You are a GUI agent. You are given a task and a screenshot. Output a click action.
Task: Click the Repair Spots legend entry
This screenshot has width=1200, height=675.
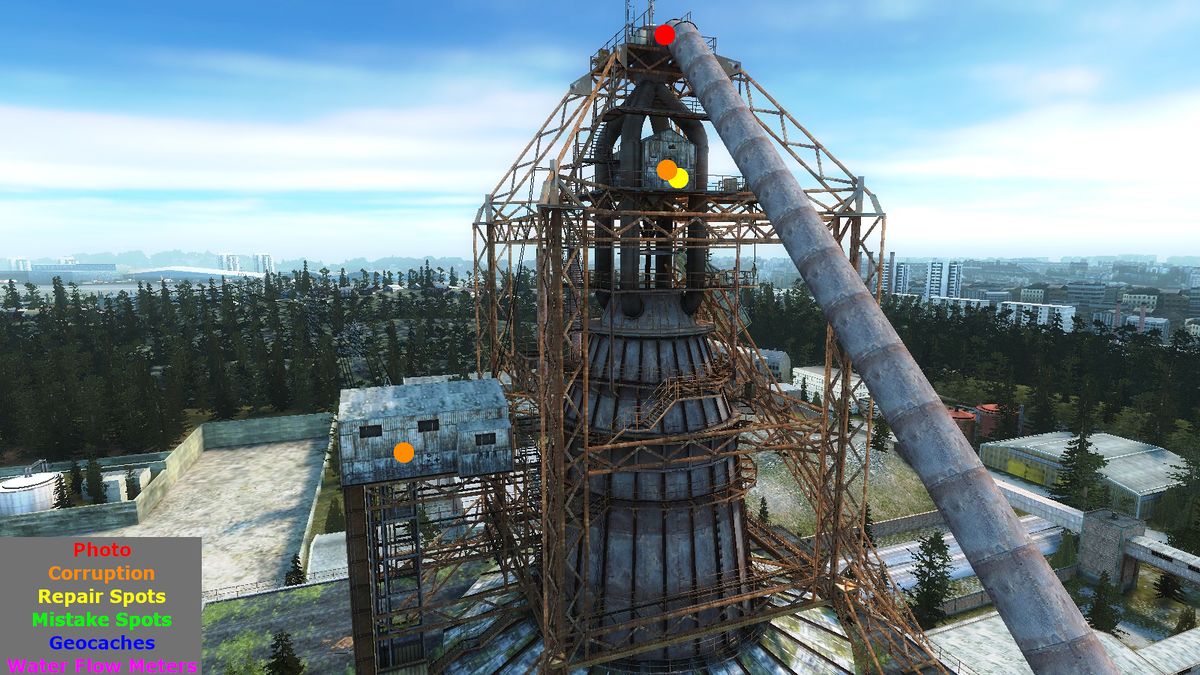click(x=102, y=597)
